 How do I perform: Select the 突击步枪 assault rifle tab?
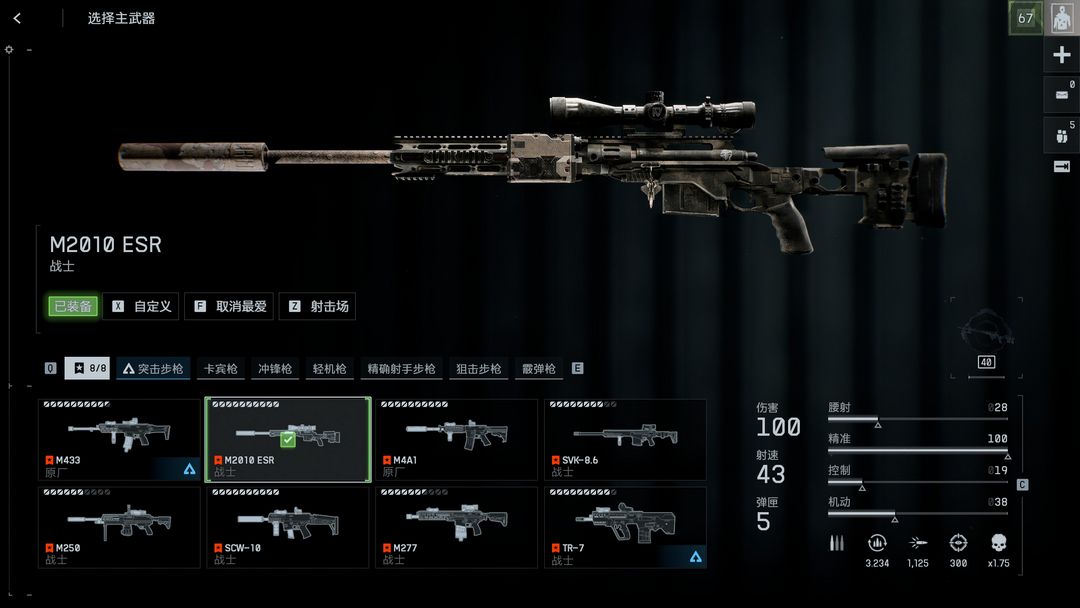tap(153, 368)
